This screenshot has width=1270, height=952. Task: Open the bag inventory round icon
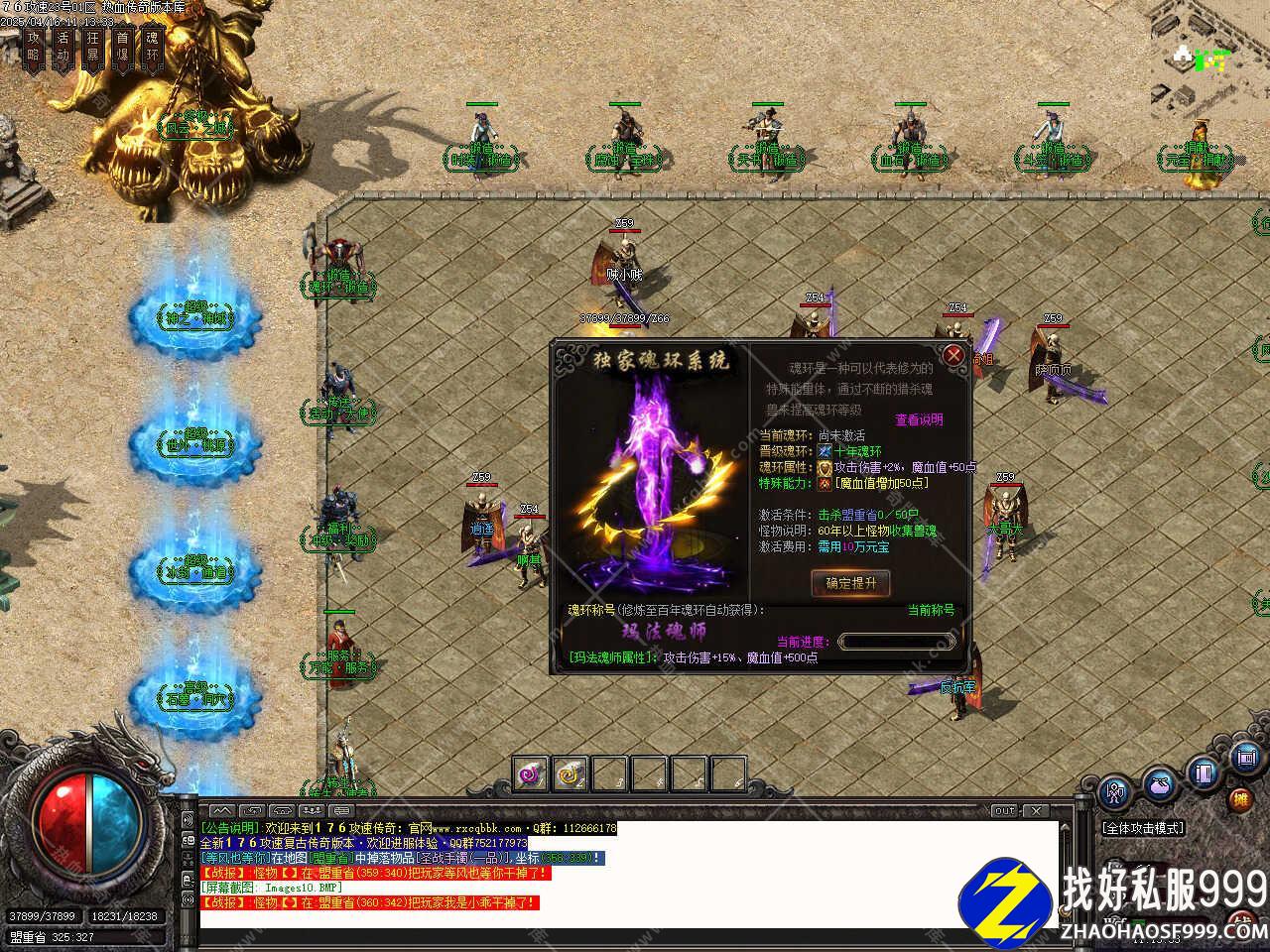1159,783
